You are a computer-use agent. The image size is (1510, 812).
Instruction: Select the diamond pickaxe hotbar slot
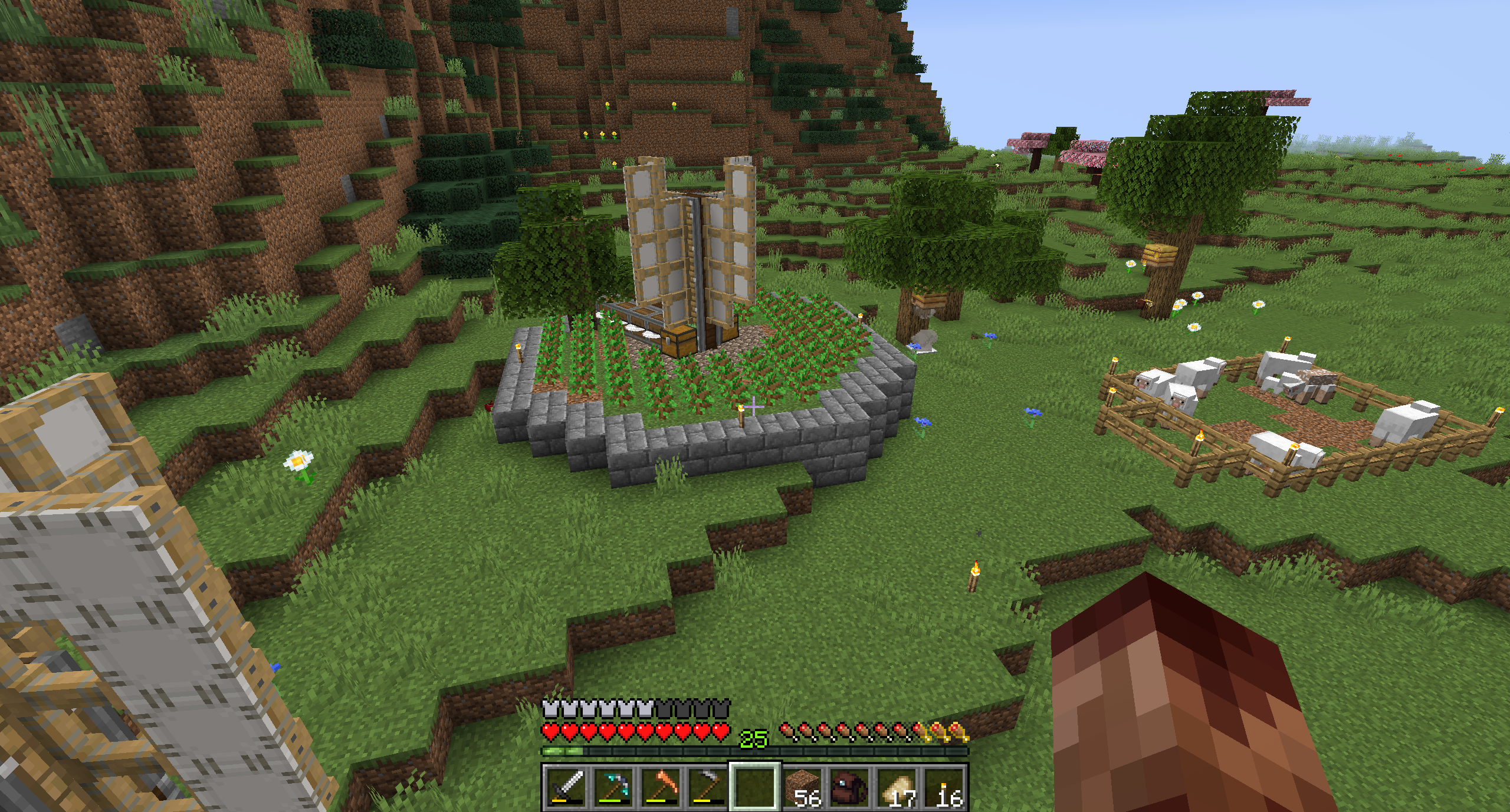[x=613, y=787]
